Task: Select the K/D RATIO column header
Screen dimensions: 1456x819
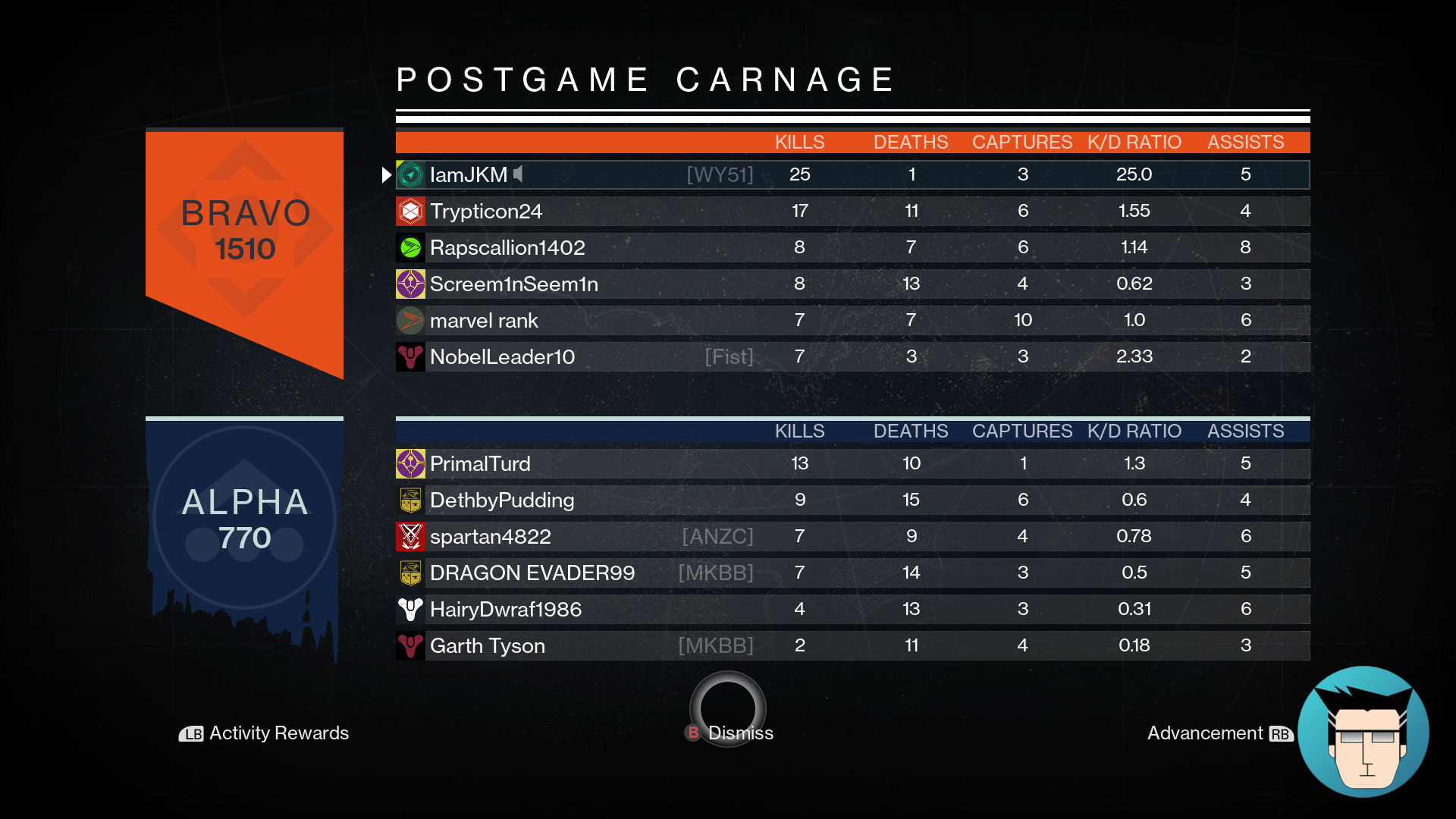Action: [x=1134, y=142]
